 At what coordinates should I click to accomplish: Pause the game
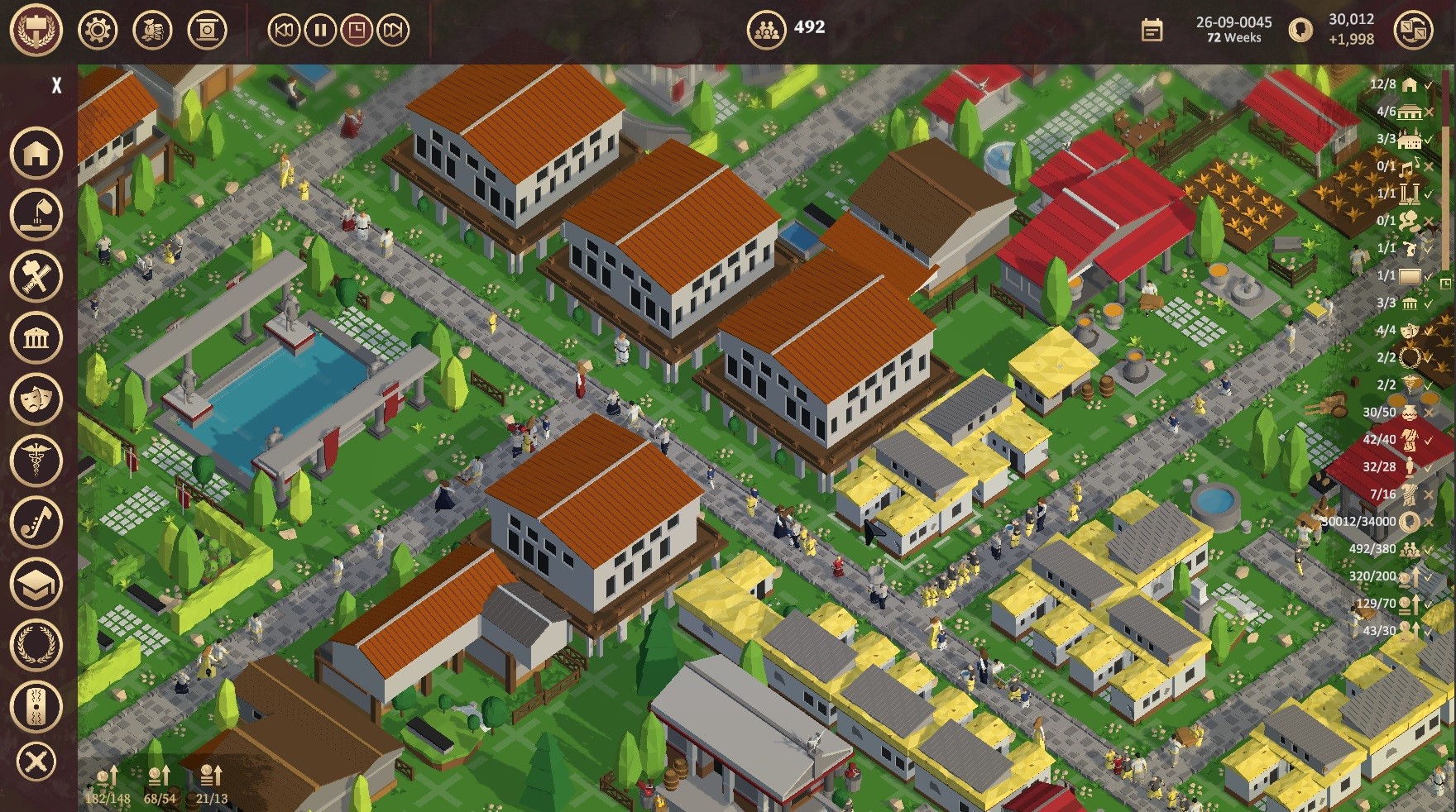pos(320,31)
